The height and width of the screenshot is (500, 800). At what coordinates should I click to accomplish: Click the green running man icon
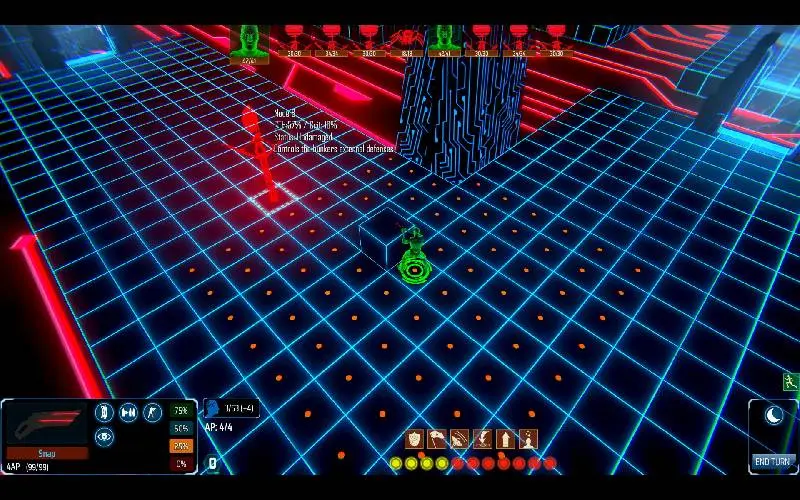tap(790, 381)
